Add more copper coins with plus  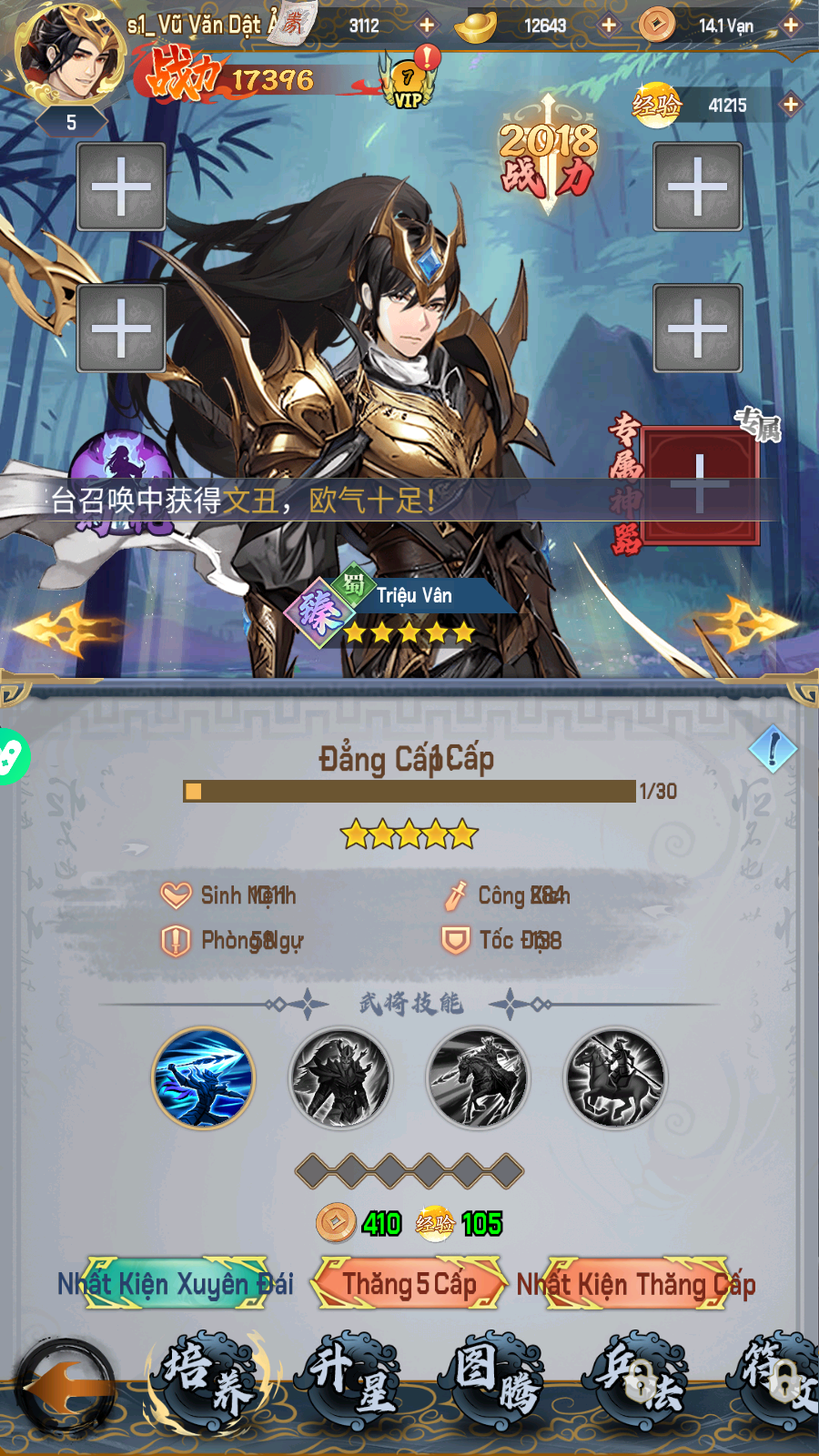791,25
